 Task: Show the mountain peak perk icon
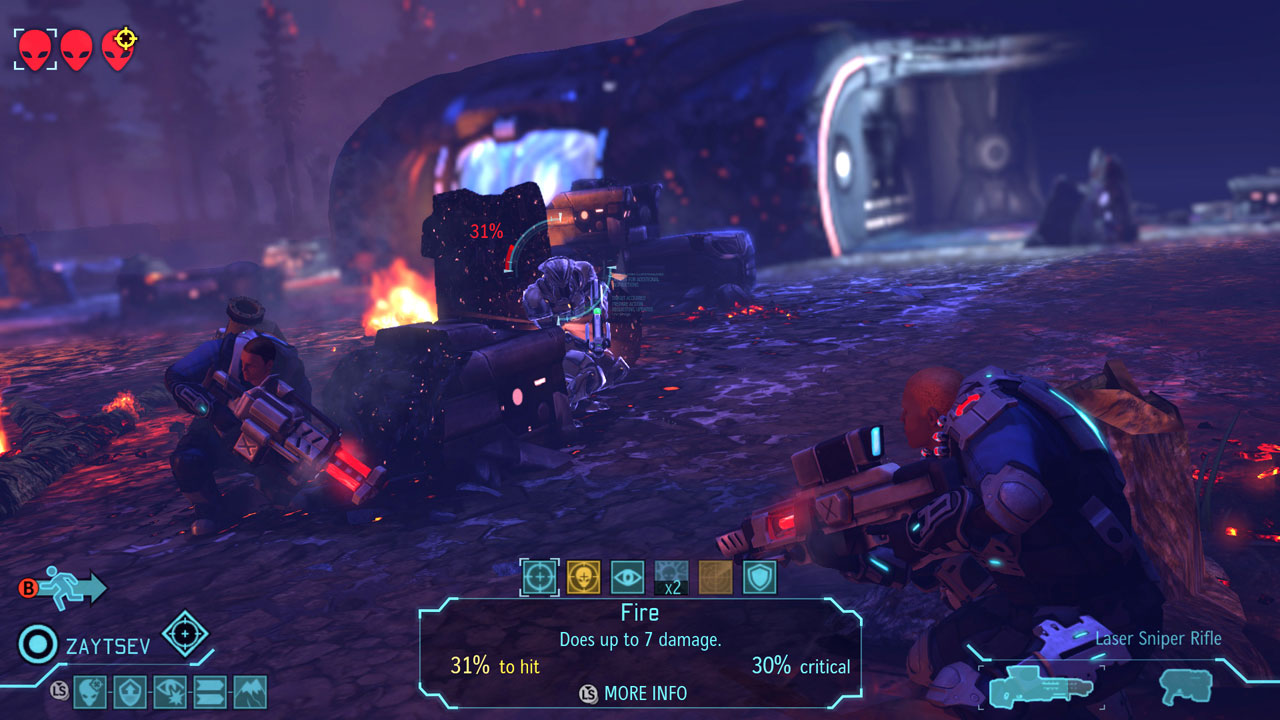pos(250,691)
